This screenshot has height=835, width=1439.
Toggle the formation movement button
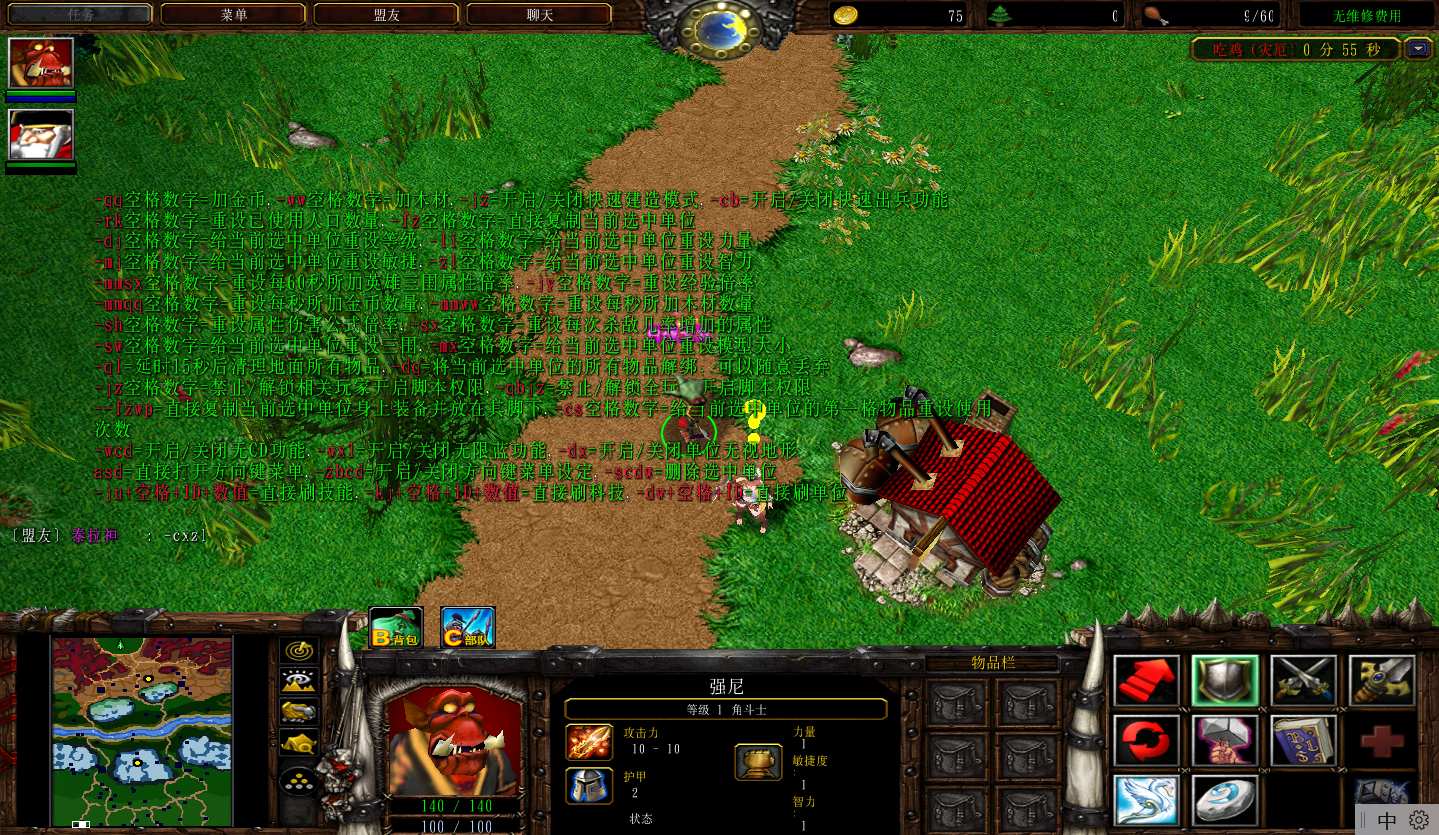click(x=299, y=780)
